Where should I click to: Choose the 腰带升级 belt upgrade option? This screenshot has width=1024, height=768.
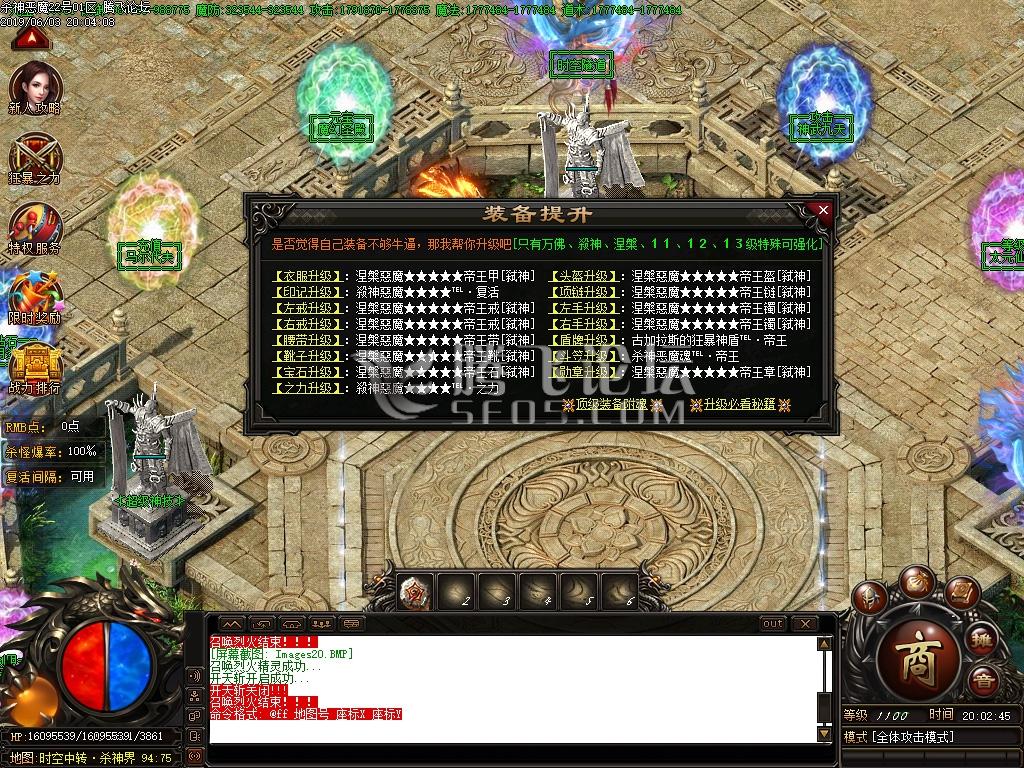pos(310,340)
